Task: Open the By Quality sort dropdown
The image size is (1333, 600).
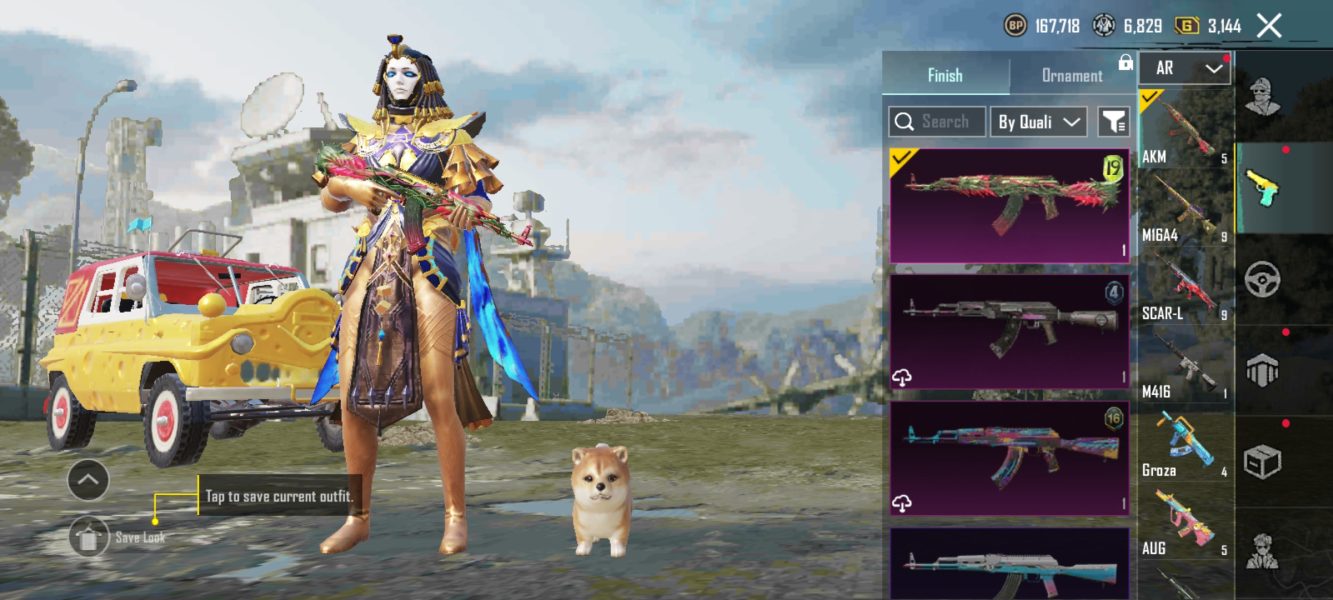Action: [x=1038, y=122]
